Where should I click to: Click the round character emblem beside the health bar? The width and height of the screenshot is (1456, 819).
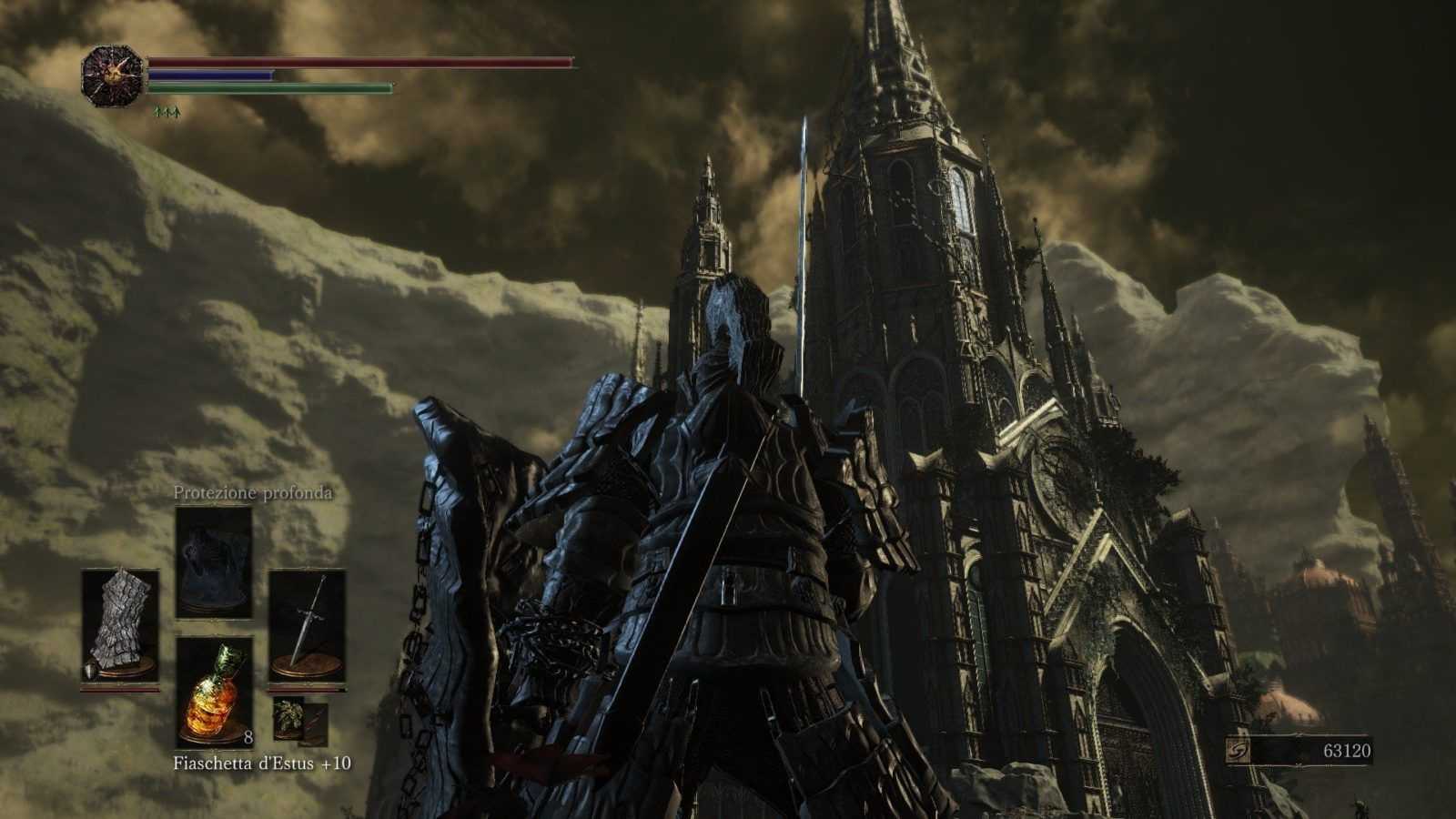coord(112,76)
